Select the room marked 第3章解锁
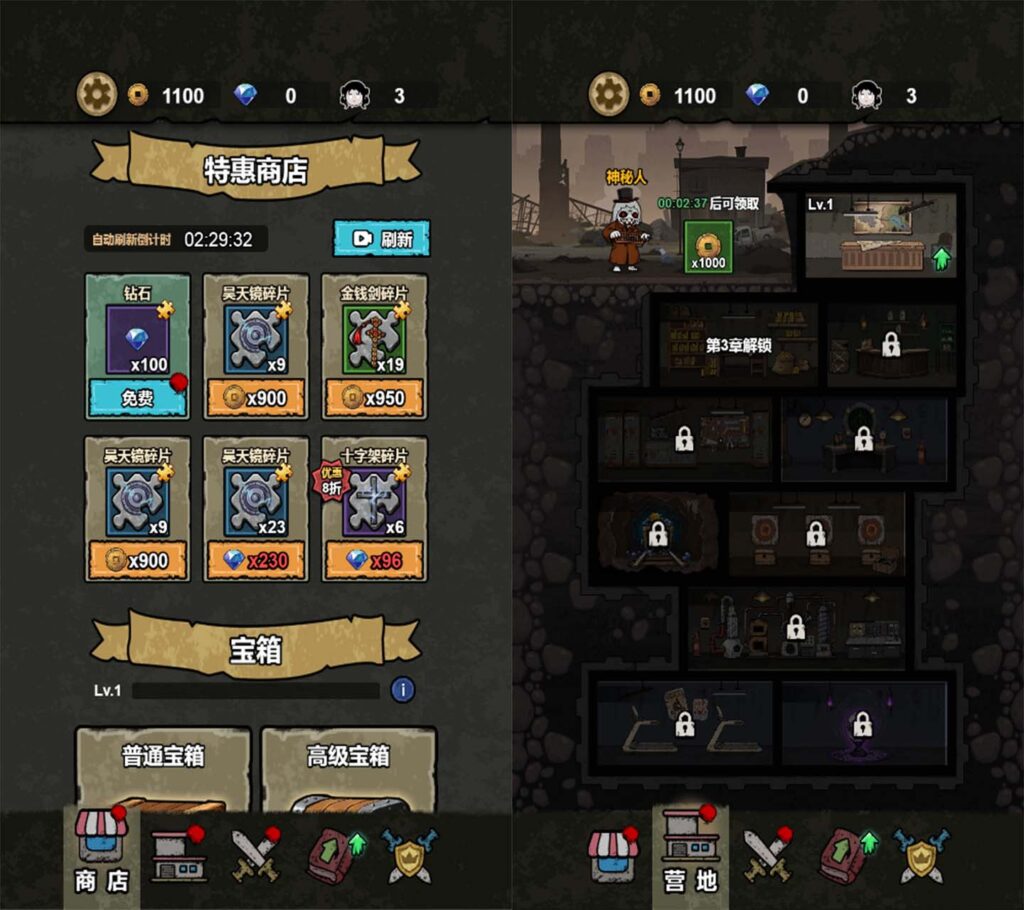The height and width of the screenshot is (910, 1024). click(x=738, y=345)
